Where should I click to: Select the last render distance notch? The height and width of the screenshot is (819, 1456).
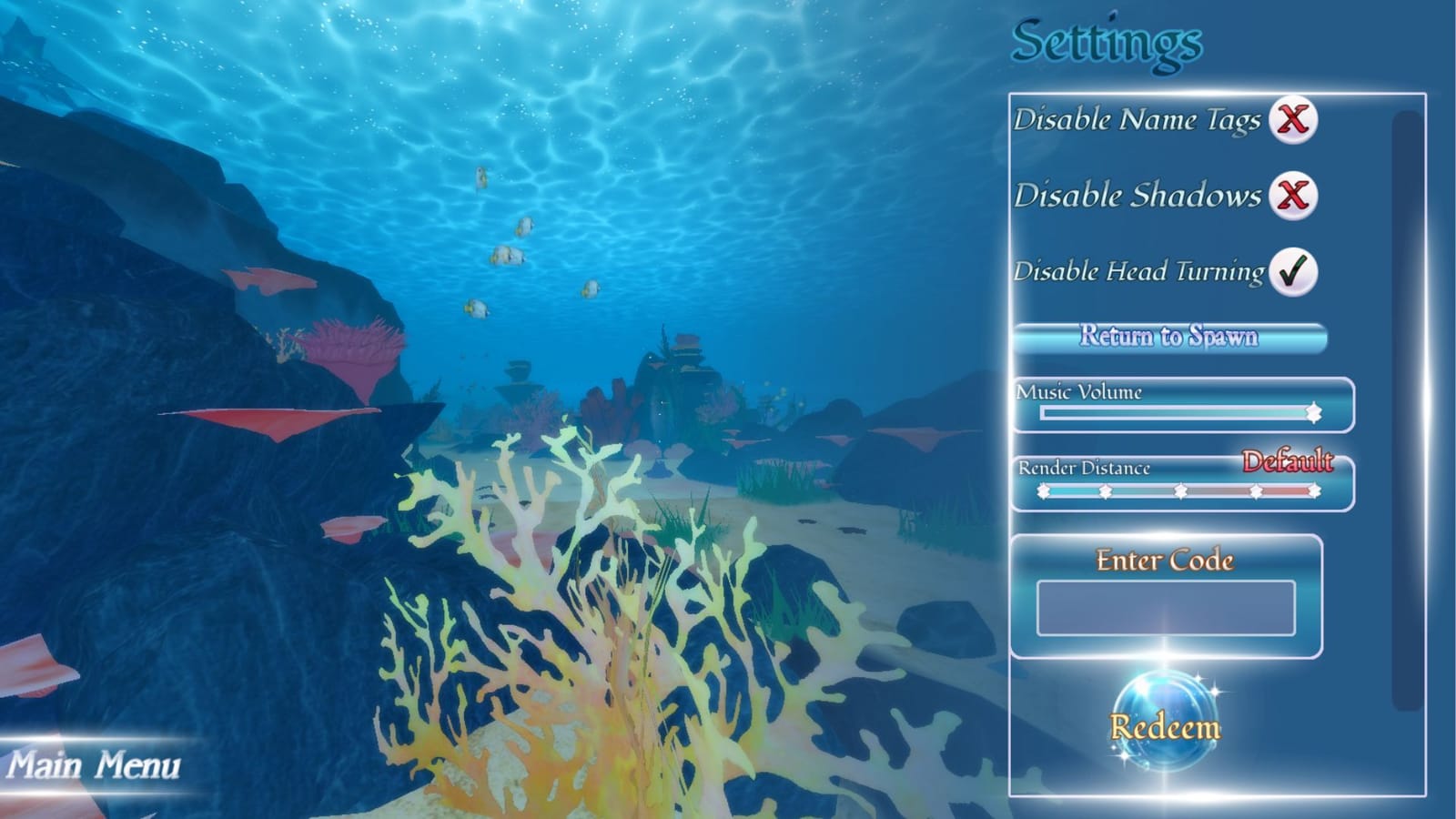click(x=1314, y=490)
